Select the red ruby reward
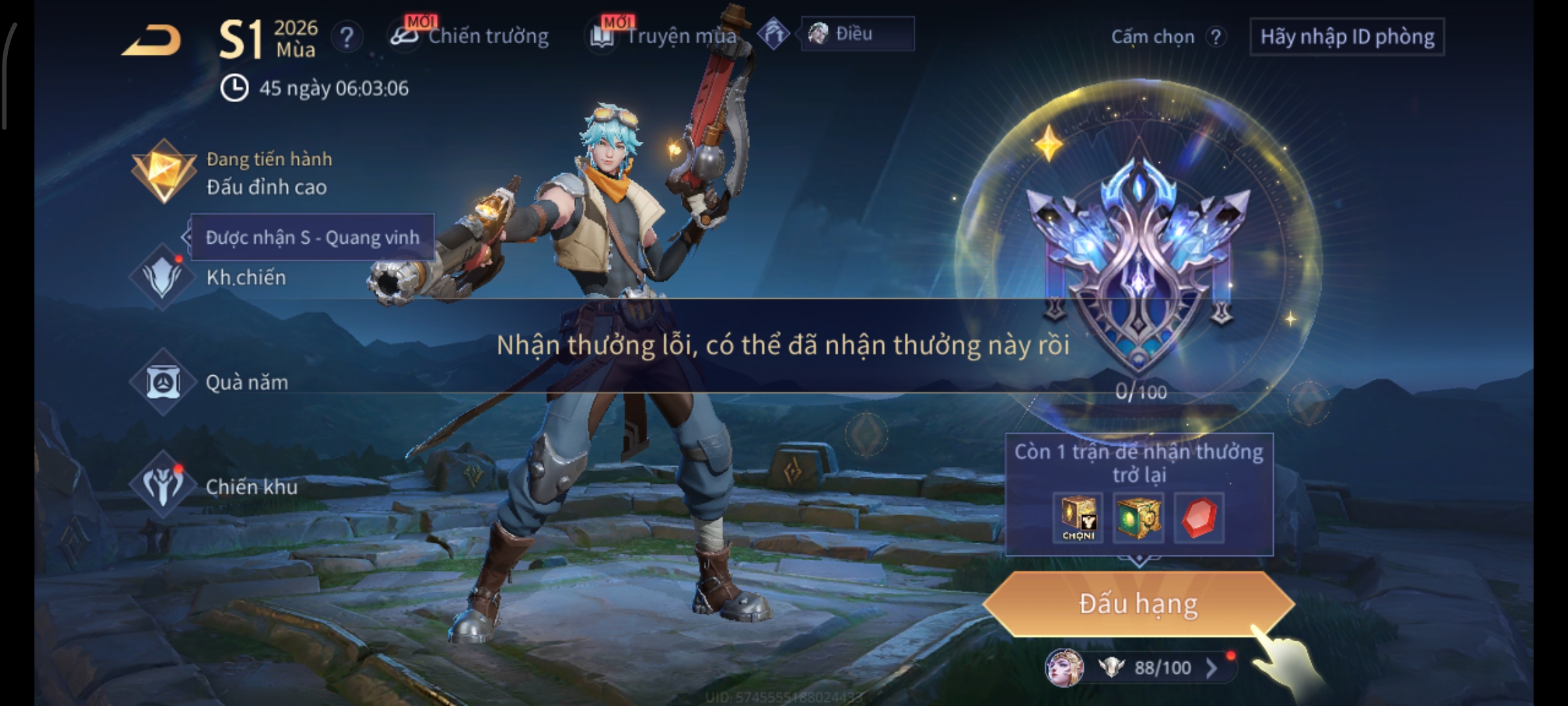 [x=1199, y=518]
